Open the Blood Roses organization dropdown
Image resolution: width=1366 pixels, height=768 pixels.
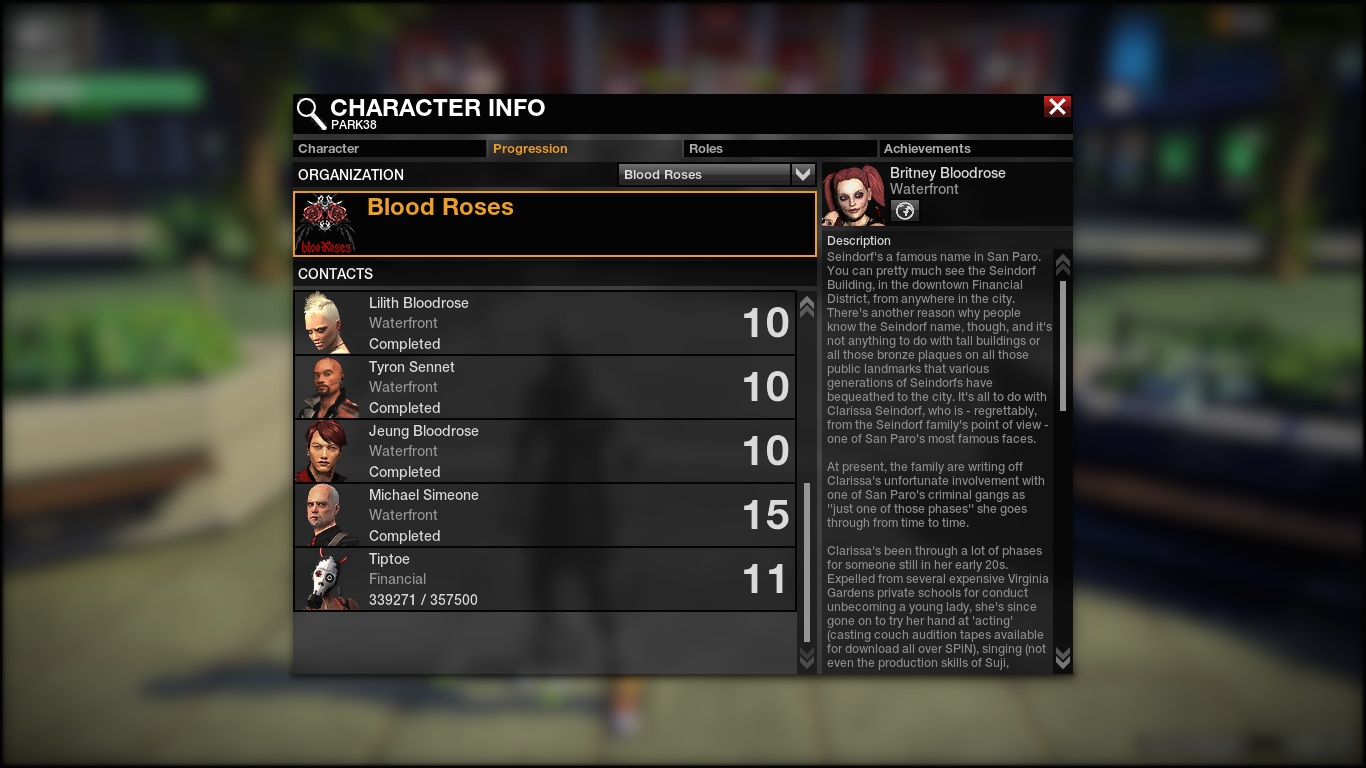[803, 174]
